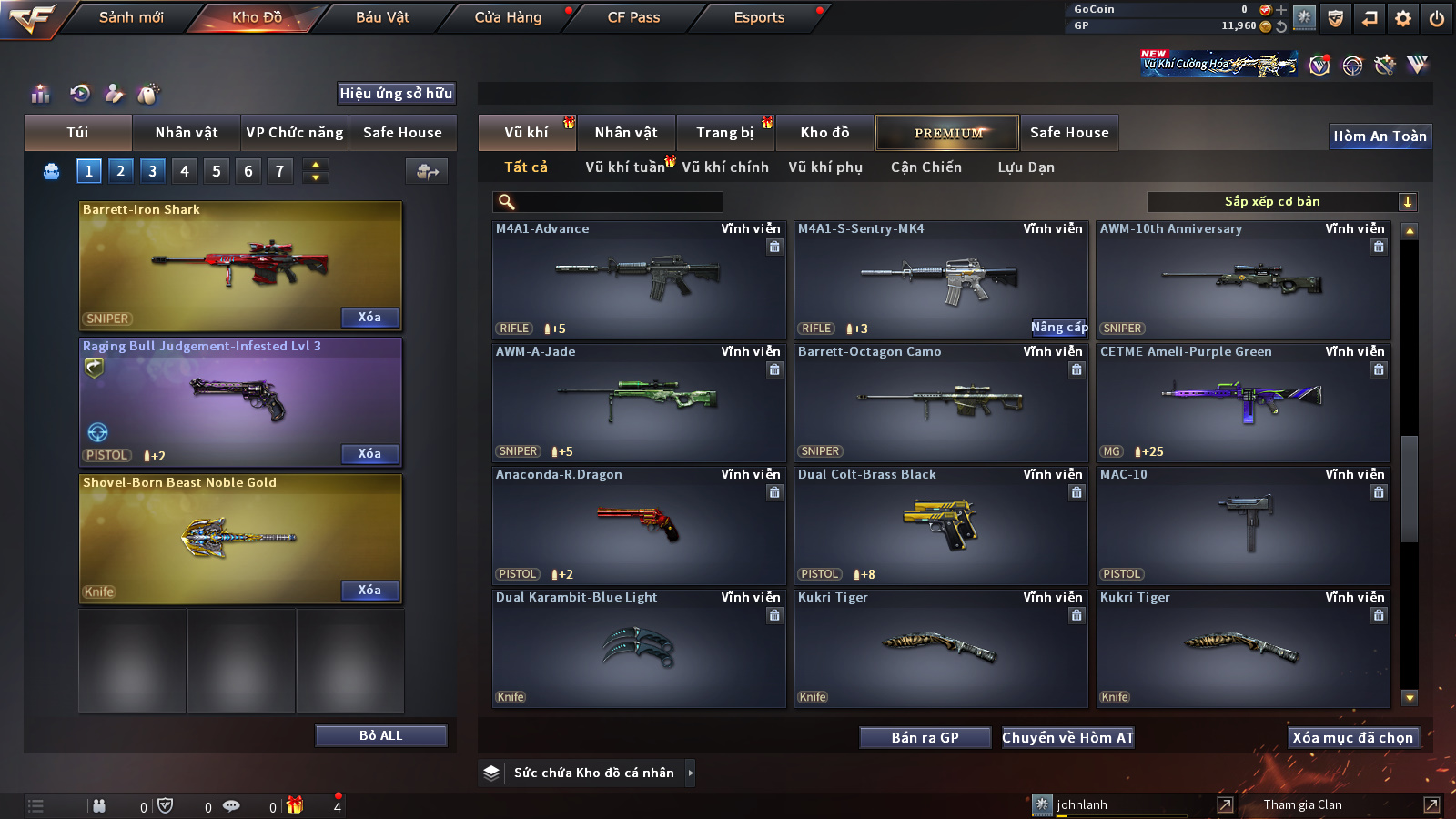
Task: Open the PREMIUM storage tab
Action: coord(947,133)
